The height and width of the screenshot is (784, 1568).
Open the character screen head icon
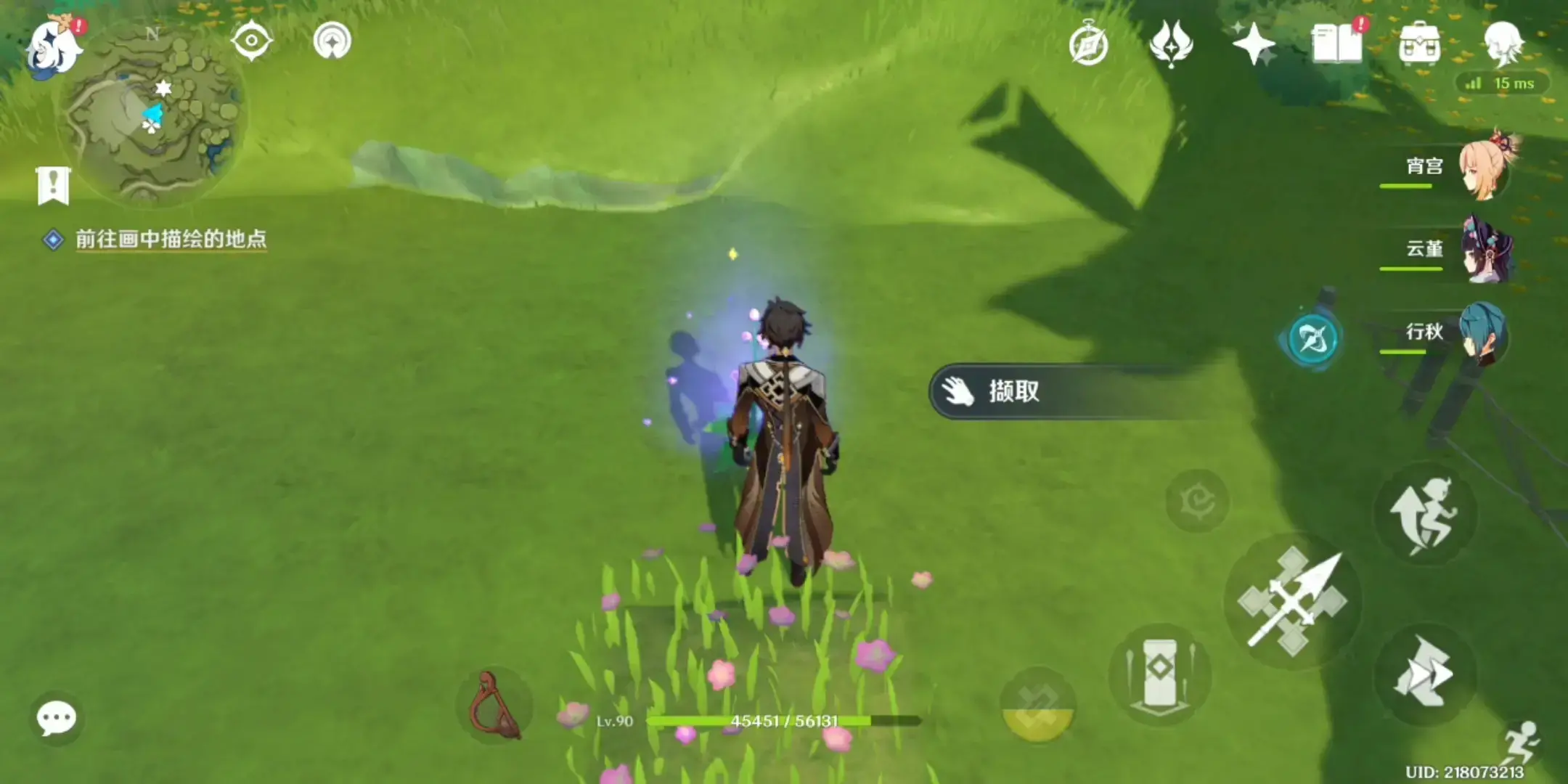pyautogui.click(x=1502, y=42)
